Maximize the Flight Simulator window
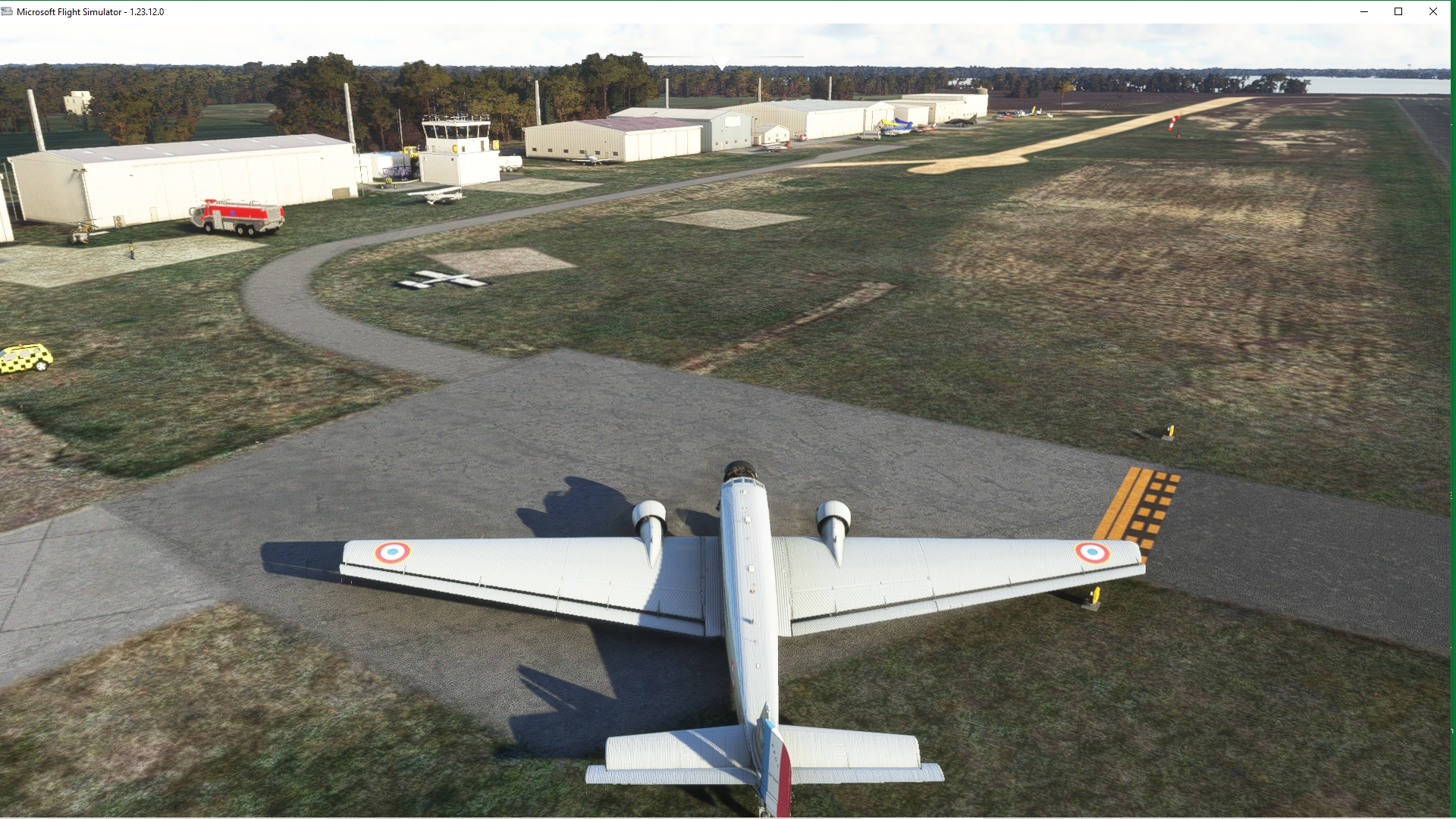Image resolution: width=1456 pixels, height=819 pixels. (x=1398, y=11)
